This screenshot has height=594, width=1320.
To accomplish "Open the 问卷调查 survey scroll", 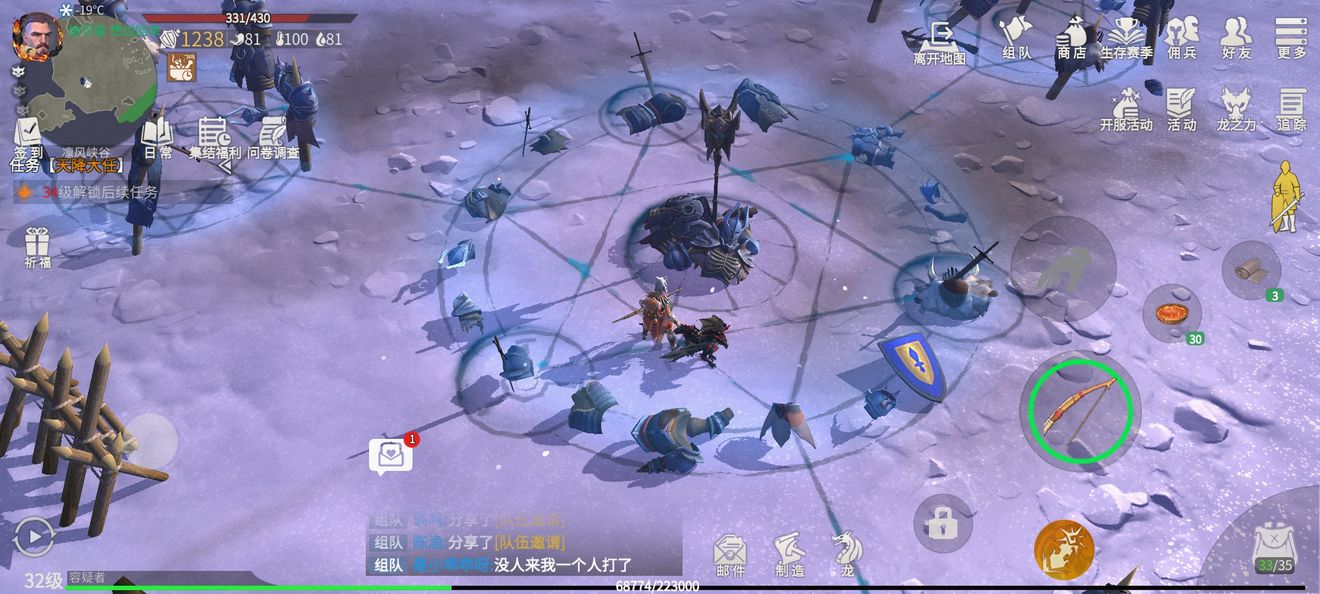I will 273,138.
